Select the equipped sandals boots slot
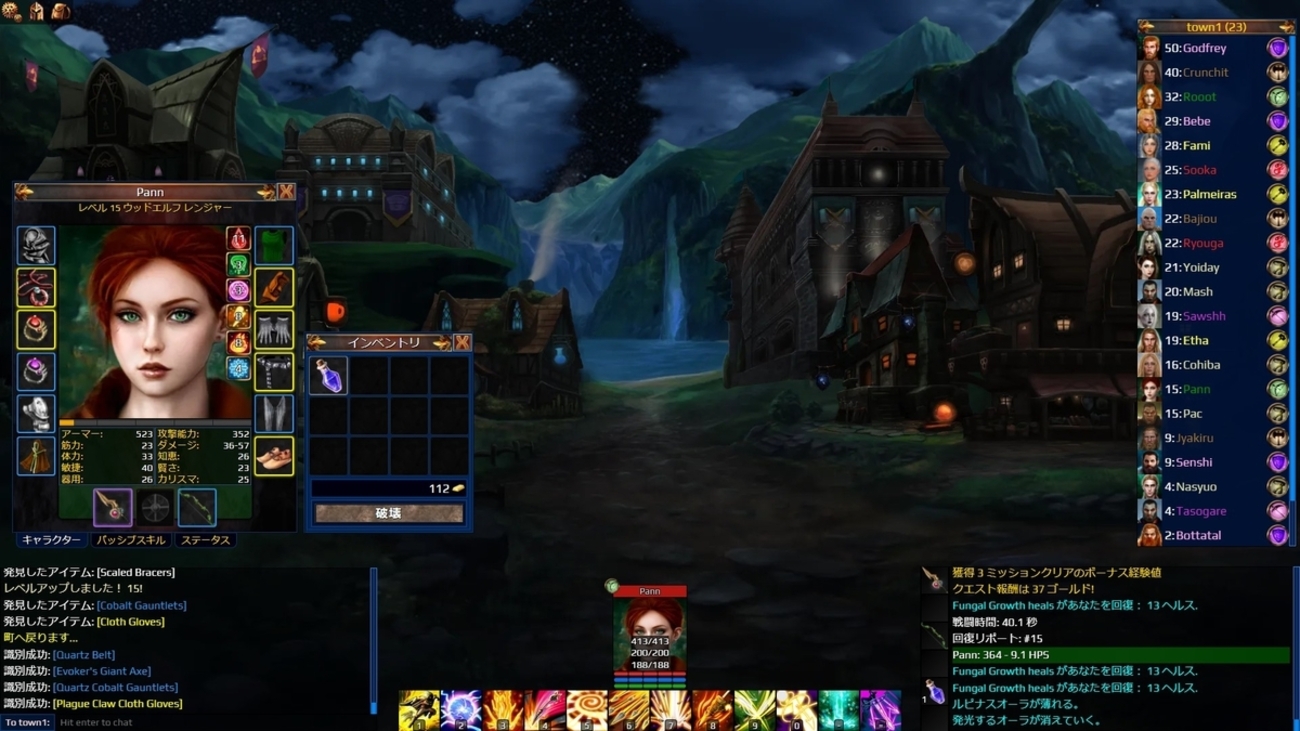 pos(274,456)
